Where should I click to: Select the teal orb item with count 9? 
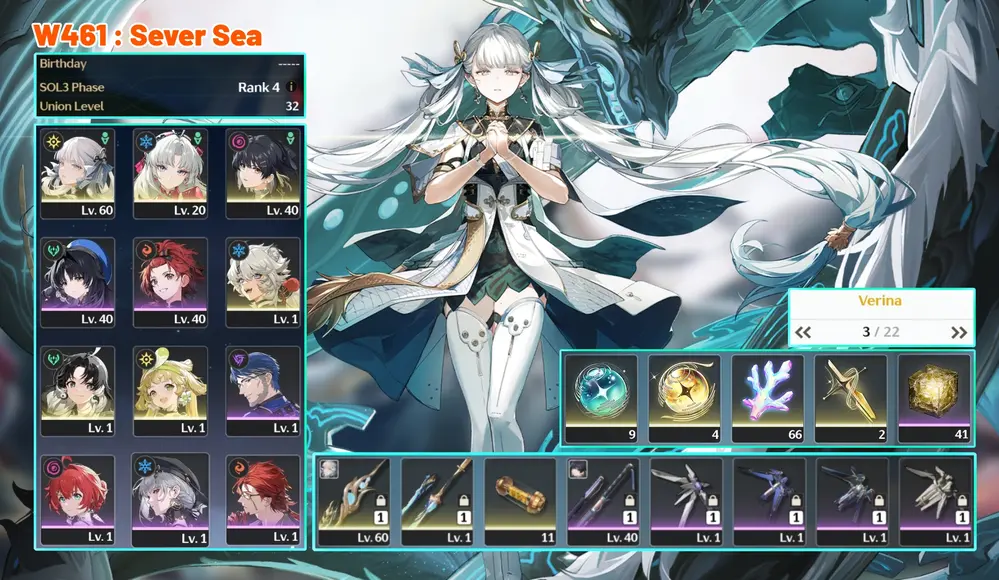point(600,398)
